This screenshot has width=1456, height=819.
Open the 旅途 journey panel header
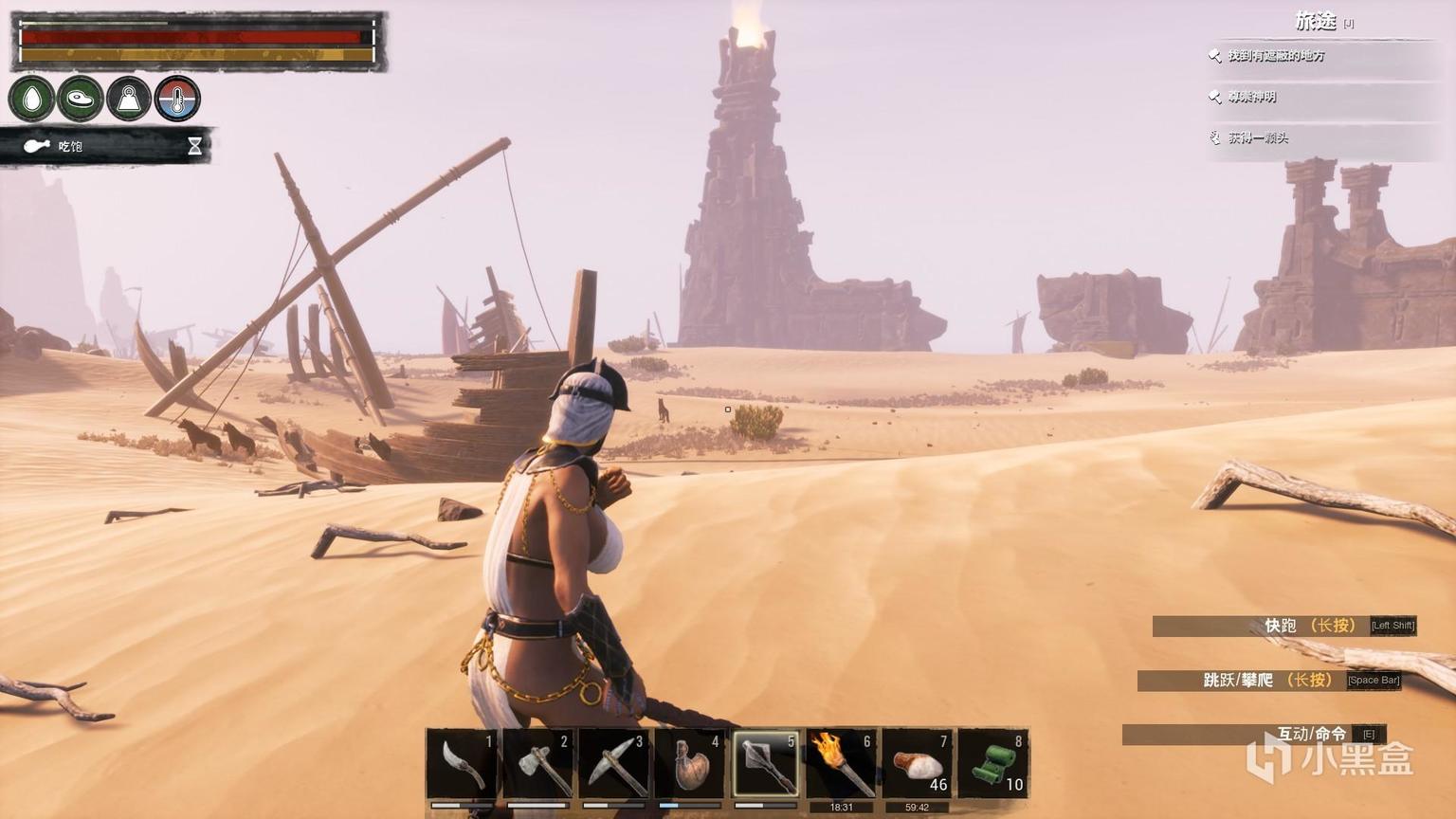tap(1316, 21)
